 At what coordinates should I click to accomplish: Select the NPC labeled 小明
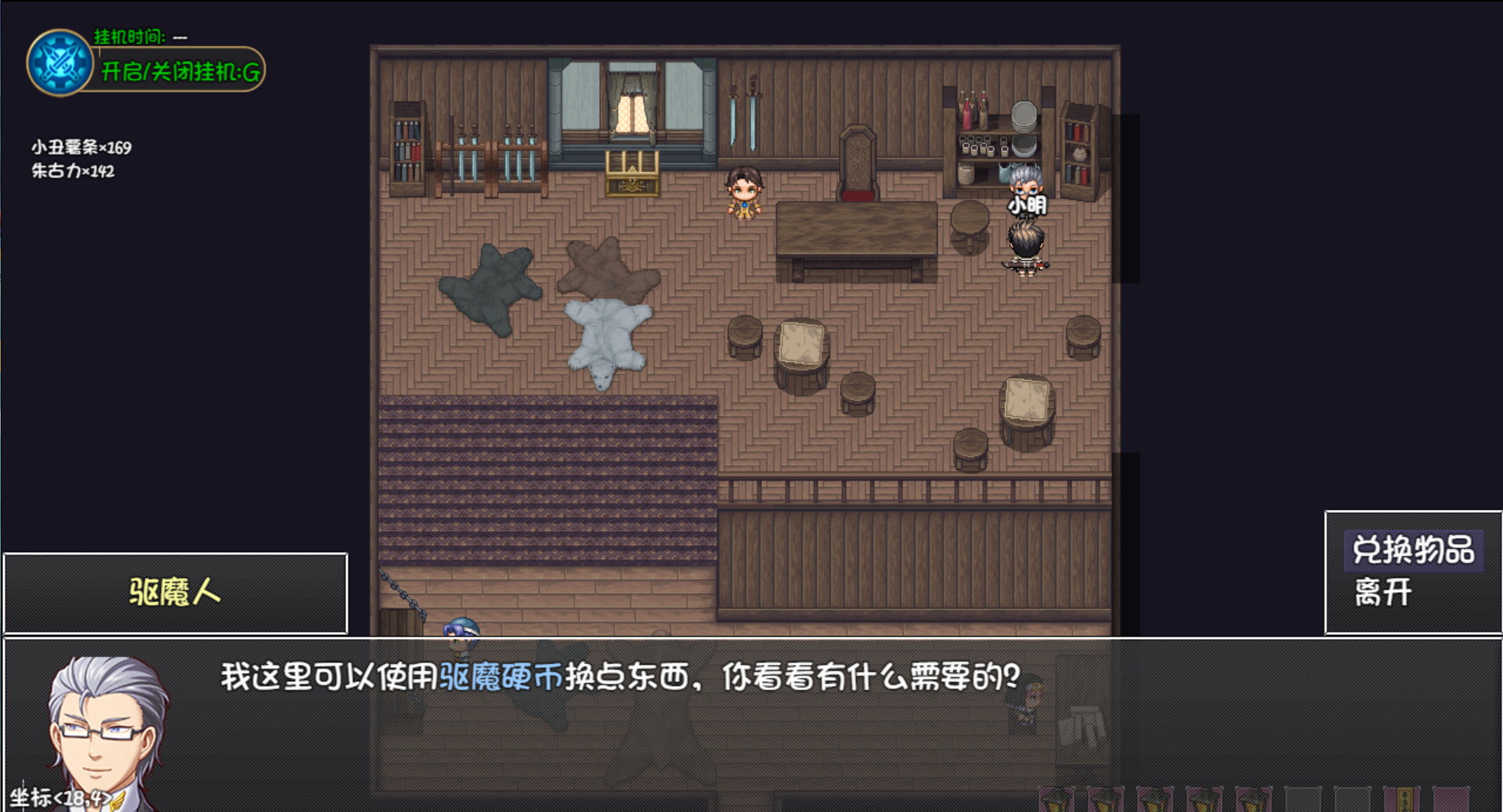tap(1027, 188)
